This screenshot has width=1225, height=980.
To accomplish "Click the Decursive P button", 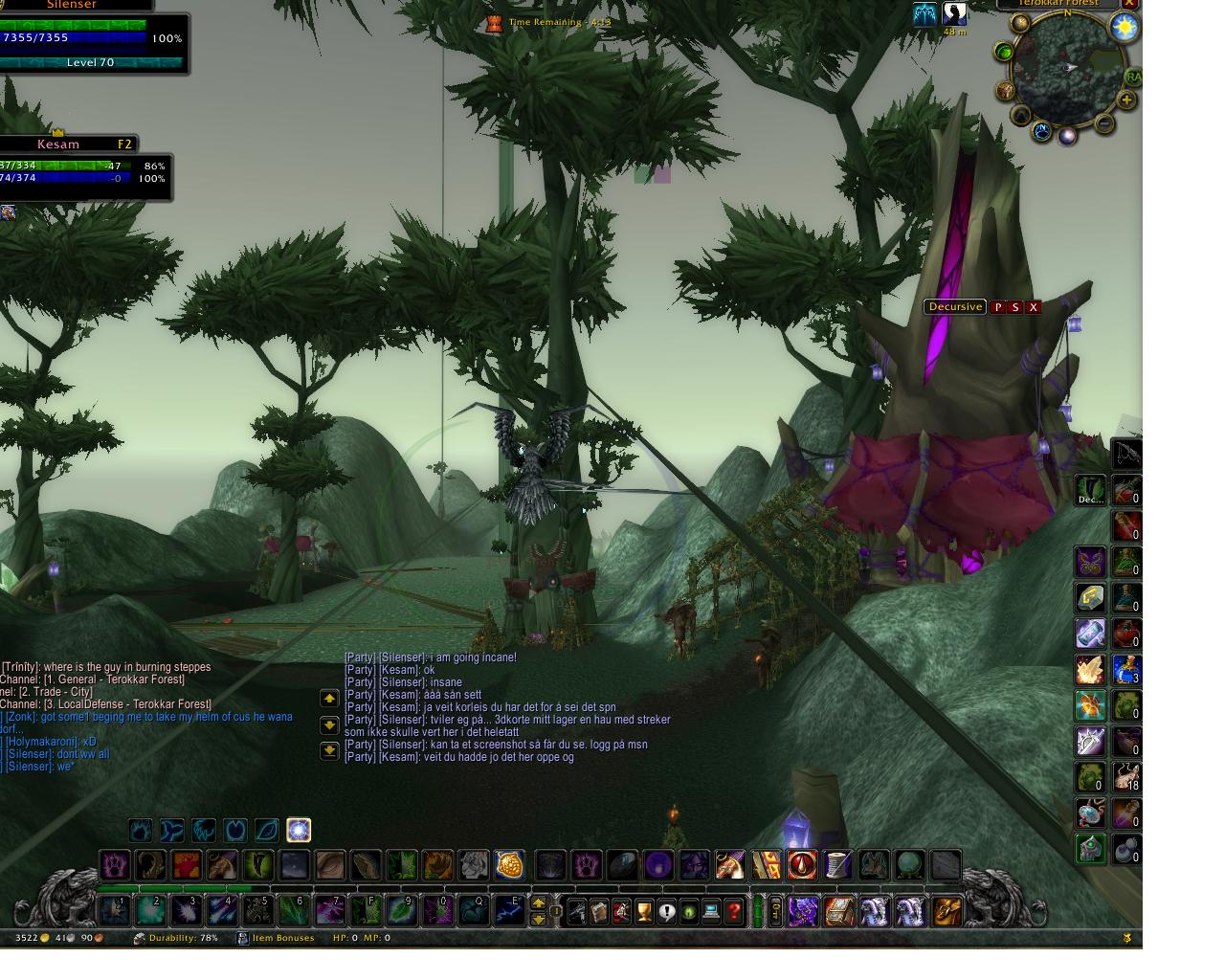I will click(x=997, y=307).
